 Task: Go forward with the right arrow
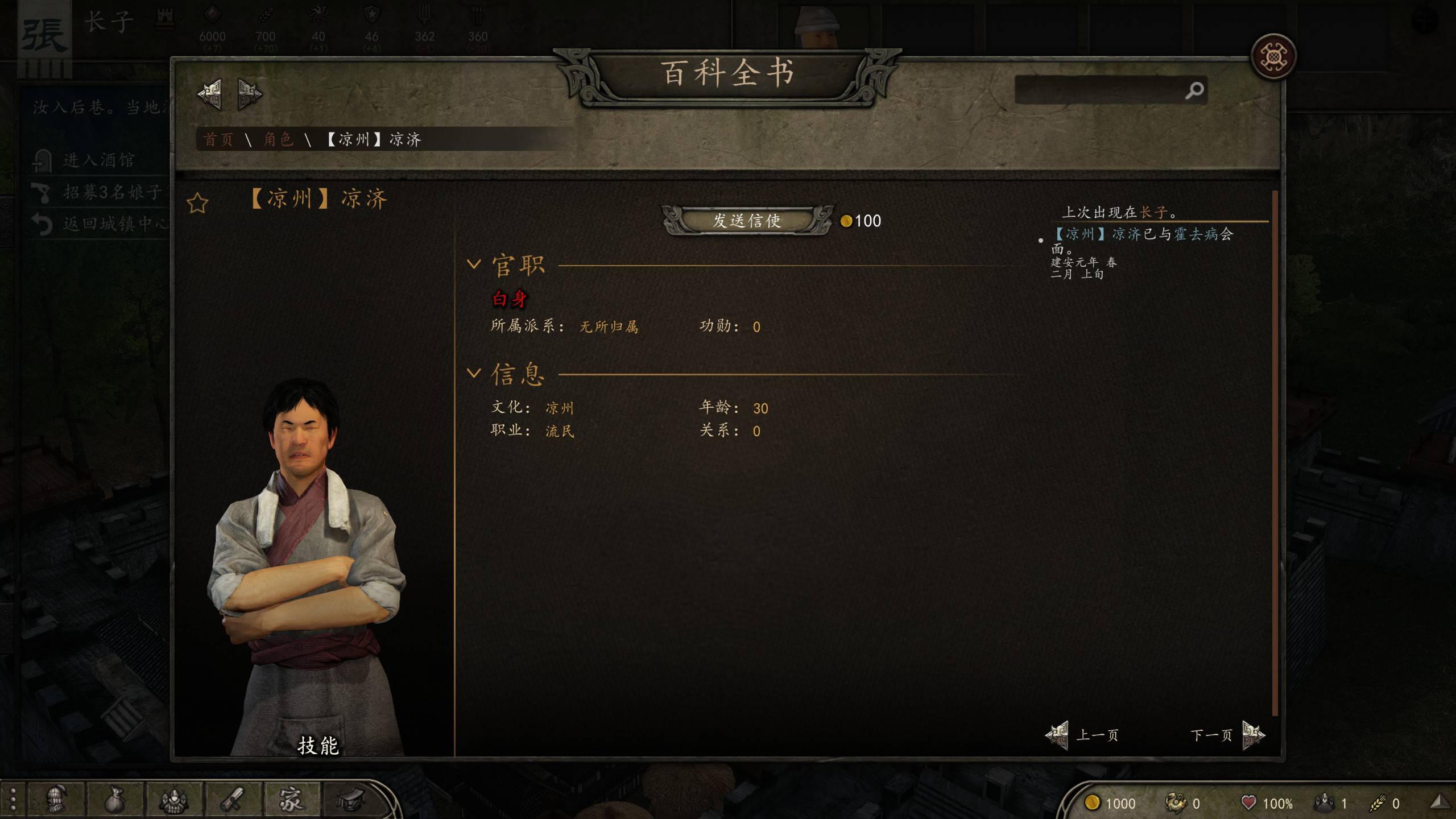click(249, 94)
